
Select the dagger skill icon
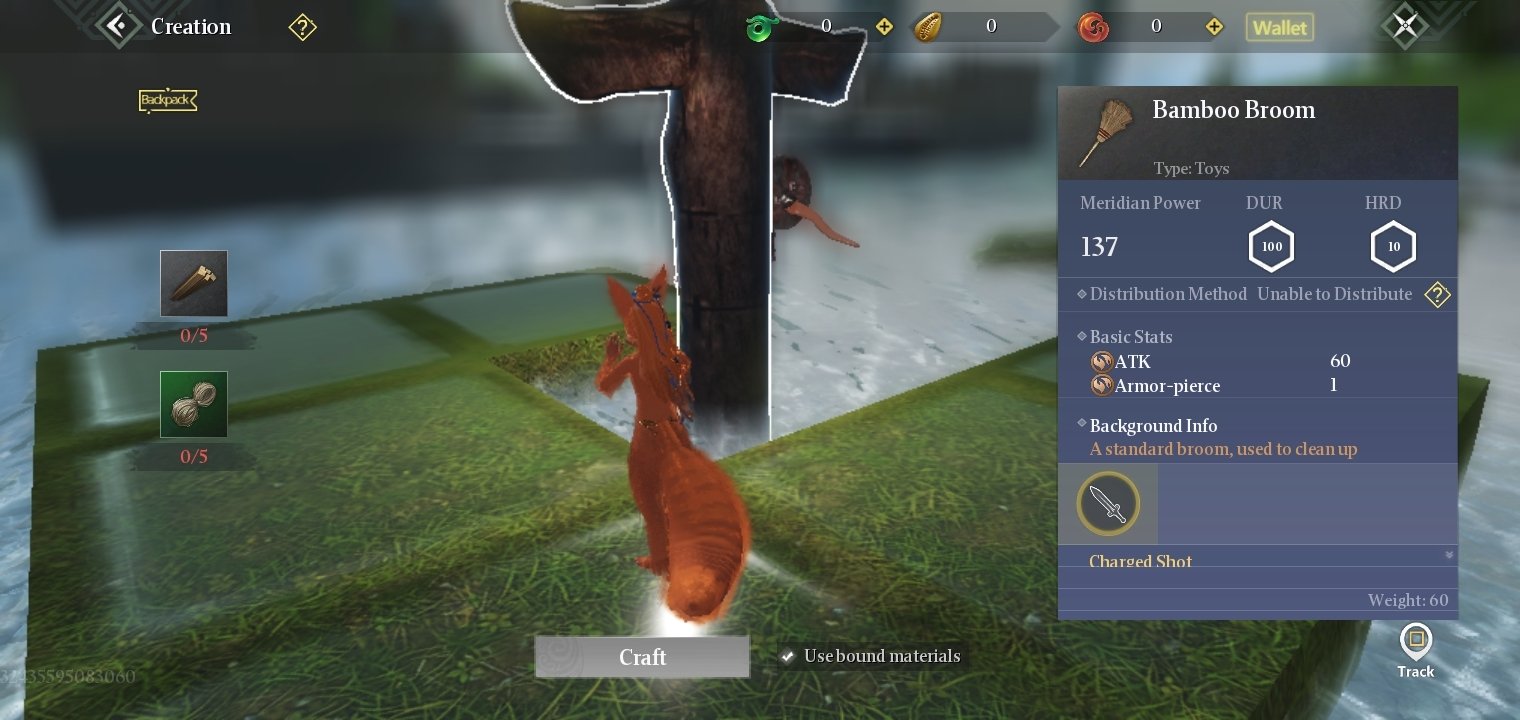tap(1108, 504)
